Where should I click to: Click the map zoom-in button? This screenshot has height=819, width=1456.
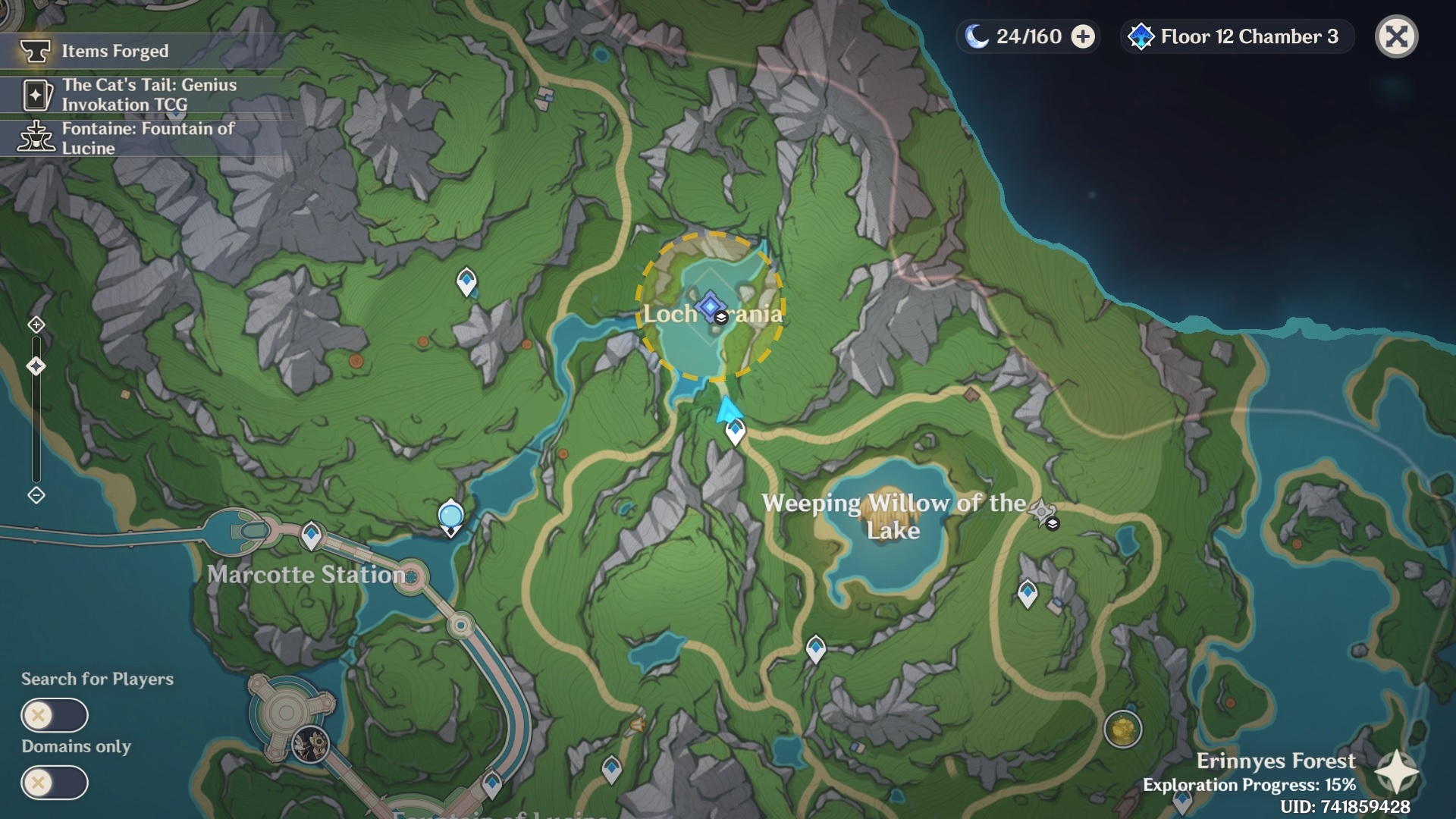pyautogui.click(x=36, y=325)
